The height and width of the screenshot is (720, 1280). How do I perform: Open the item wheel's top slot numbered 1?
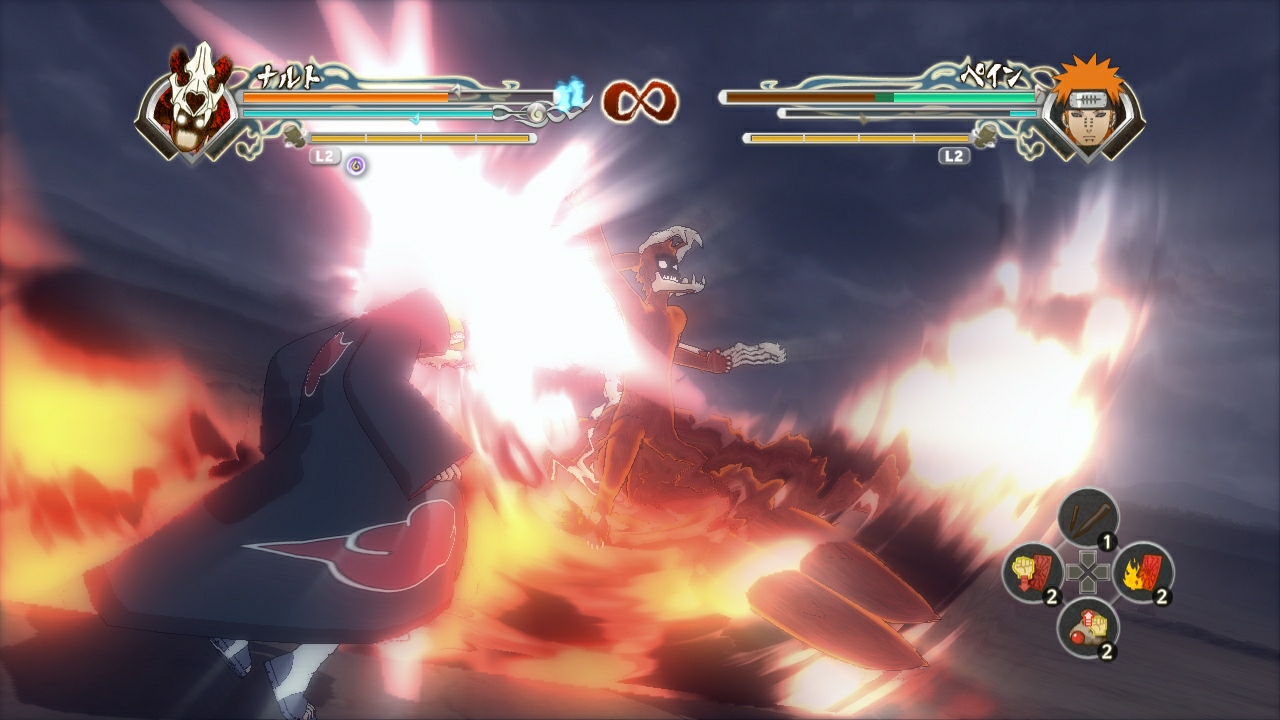pos(1090,517)
